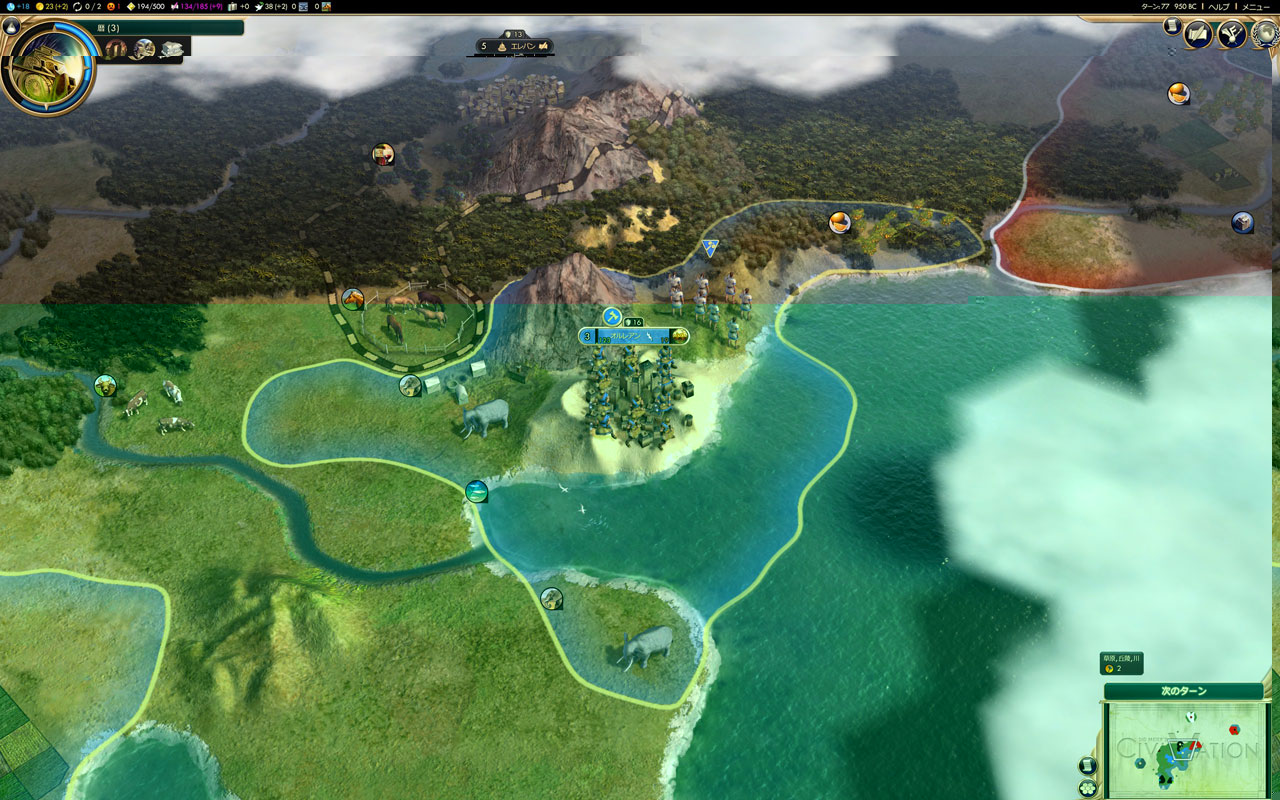Toggle the flask science panel button

click(11, 27)
